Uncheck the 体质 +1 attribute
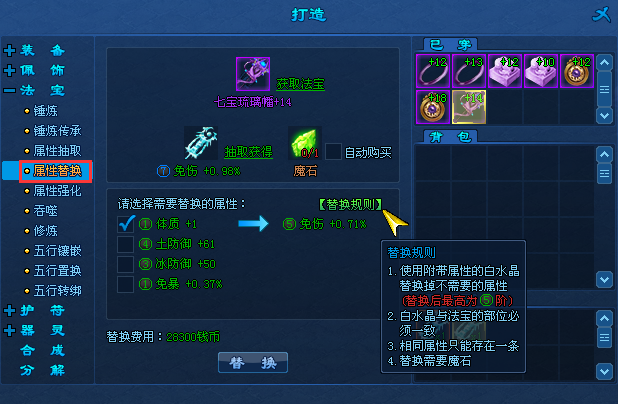The height and width of the screenshot is (404, 618). (126, 223)
